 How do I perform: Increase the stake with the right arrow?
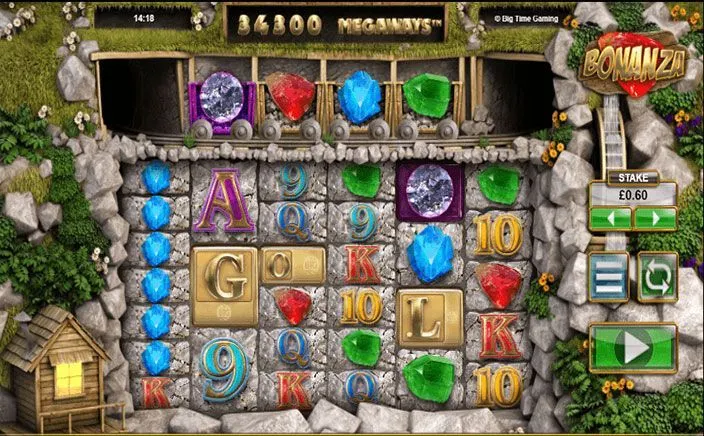[x=654, y=219]
